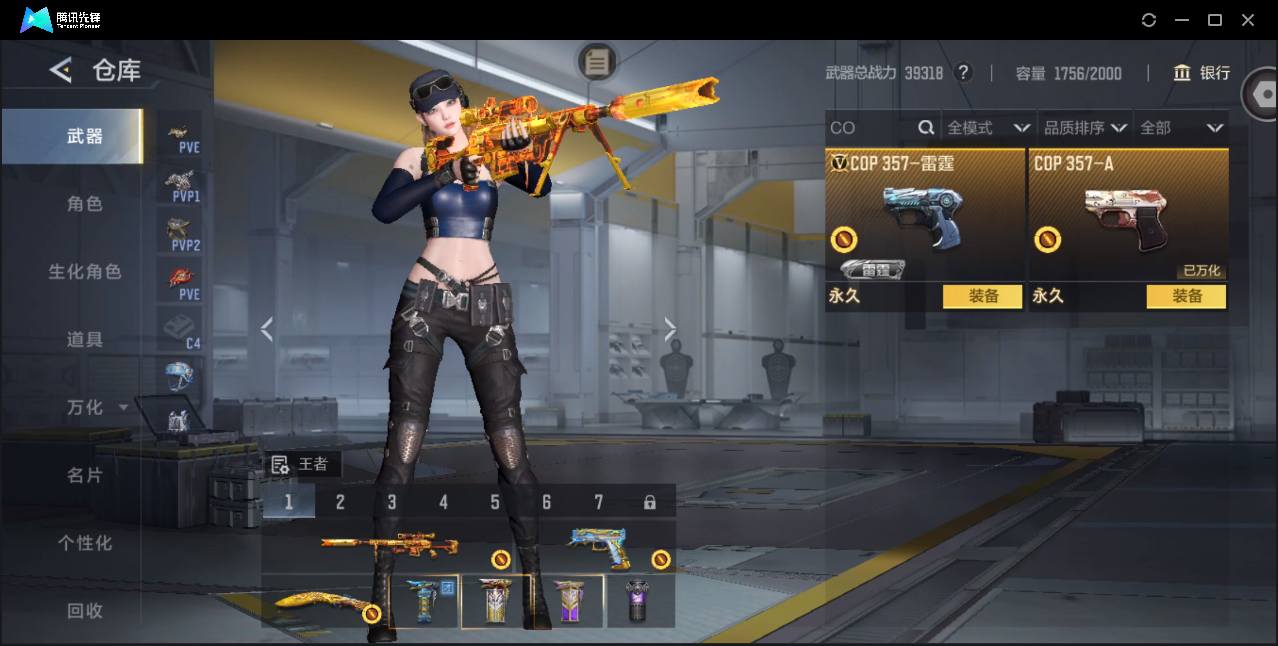Select loadout slot 2

coord(340,502)
